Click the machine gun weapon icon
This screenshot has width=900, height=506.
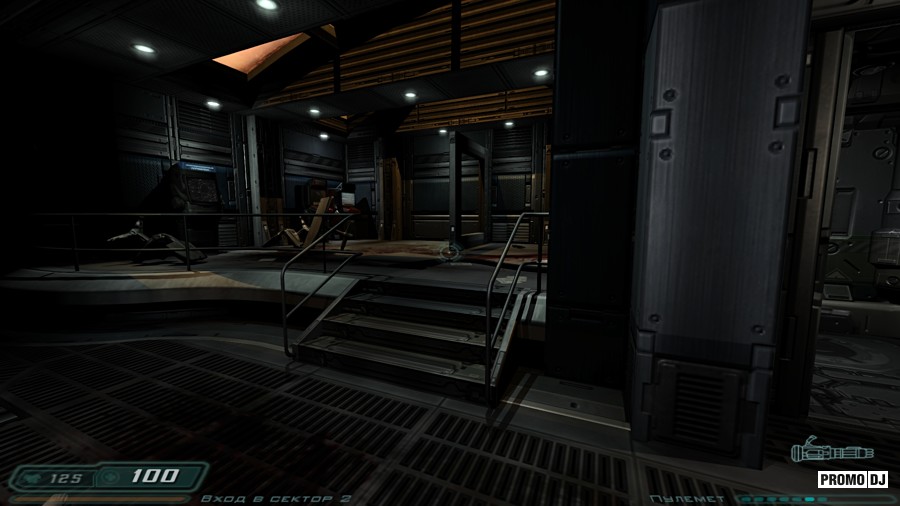831,452
